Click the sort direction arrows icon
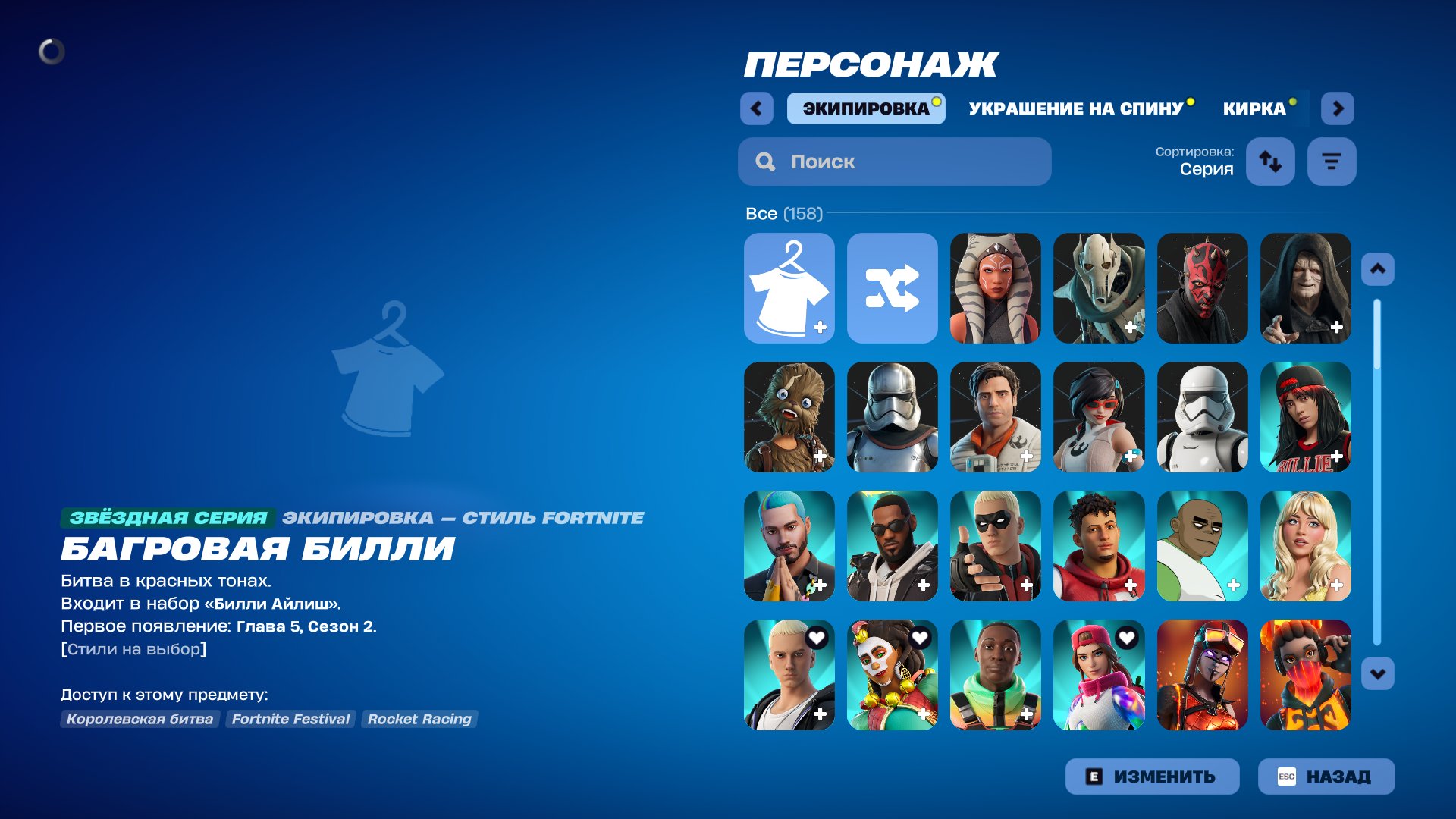The height and width of the screenshot is (819, 1456). pyautogui.click(x=1270, y=161)
